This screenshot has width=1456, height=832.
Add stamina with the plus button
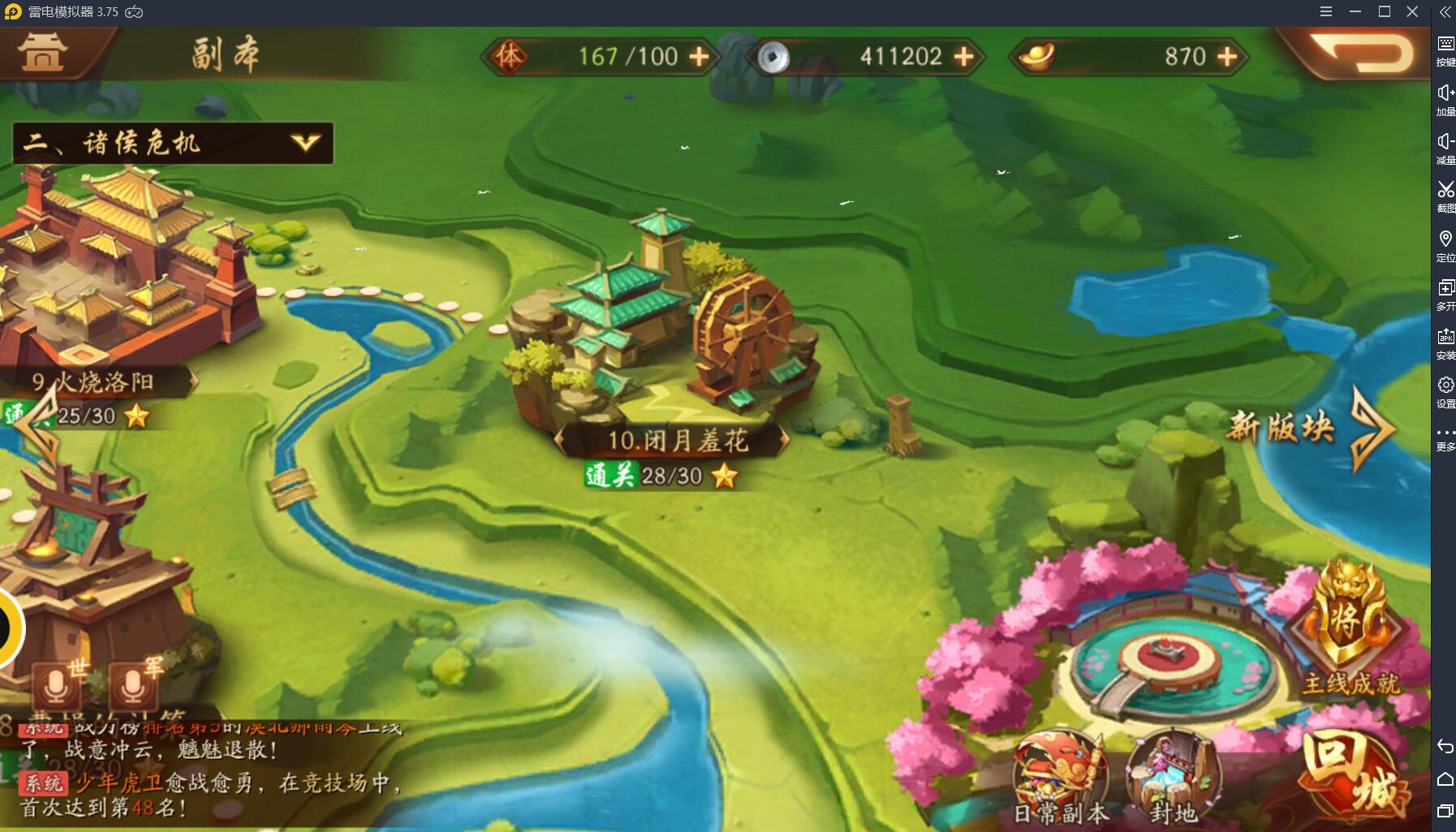pyautogui.click(x=699, y=56)
